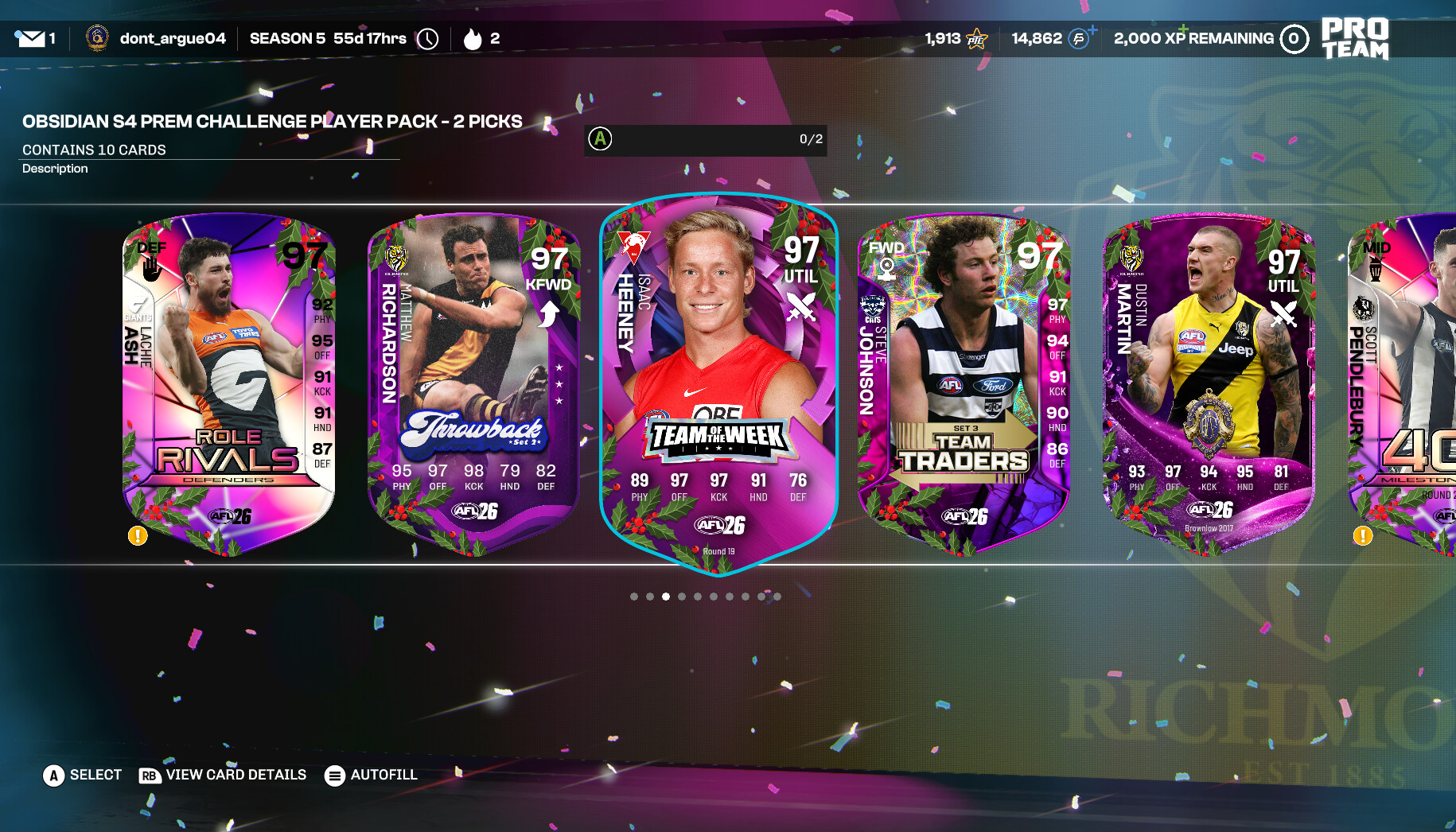The image size is (1456, 832).
Task: Open the mail inbox envelope icon
Action: tap(31, 38)
